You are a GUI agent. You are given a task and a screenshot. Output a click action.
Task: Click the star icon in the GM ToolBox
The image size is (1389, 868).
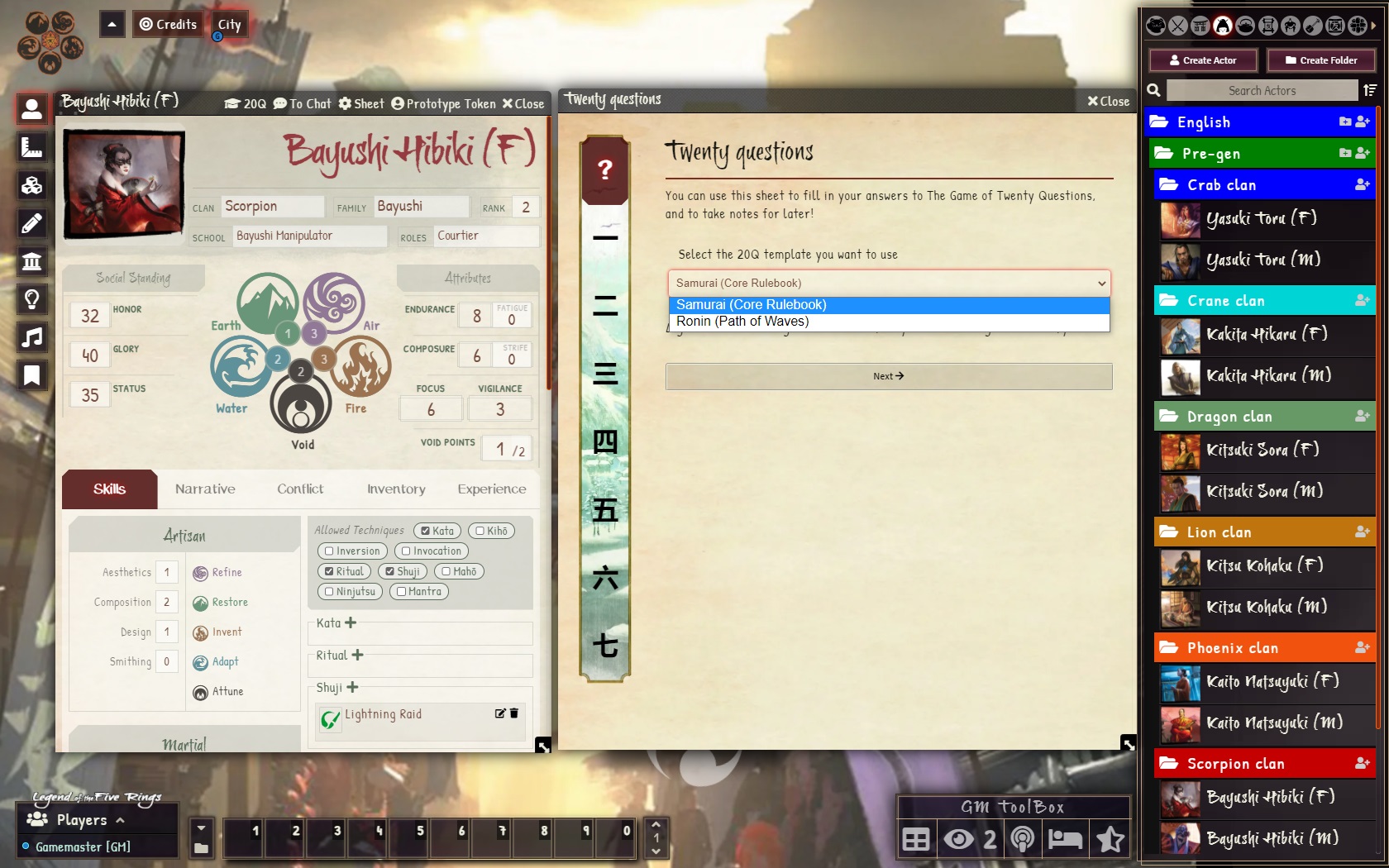click(1110, 839)
